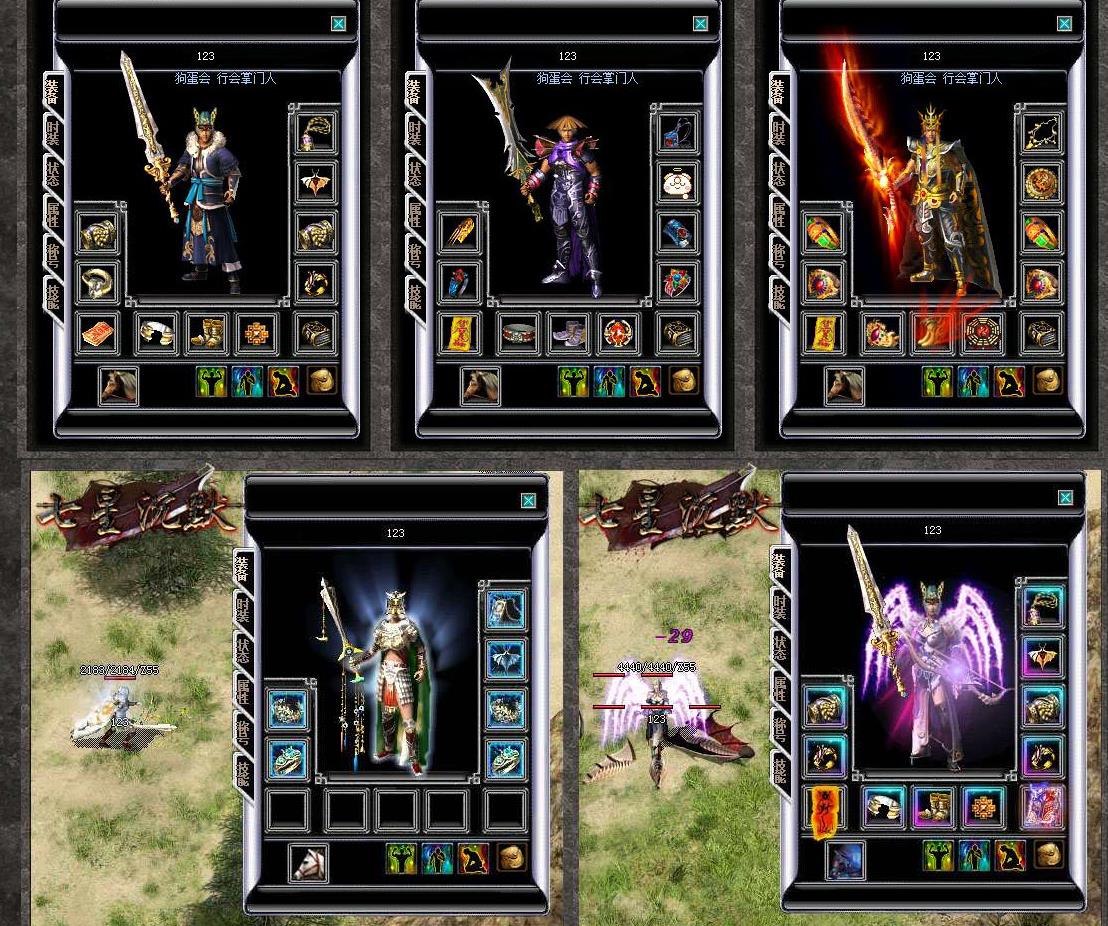Open 属性 tab on the blue-robed warrior's panel
This screenshot has width=1108, height=926.
(52, 213)
